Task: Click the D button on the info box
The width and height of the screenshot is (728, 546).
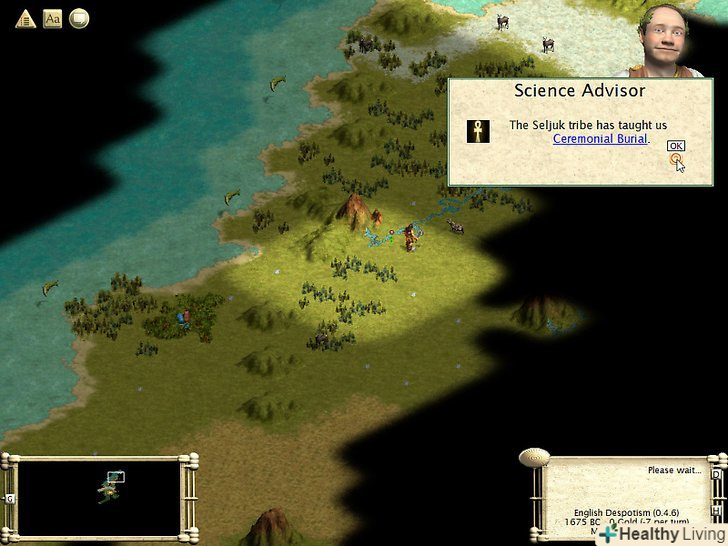Action: click(x=716, y=473)
